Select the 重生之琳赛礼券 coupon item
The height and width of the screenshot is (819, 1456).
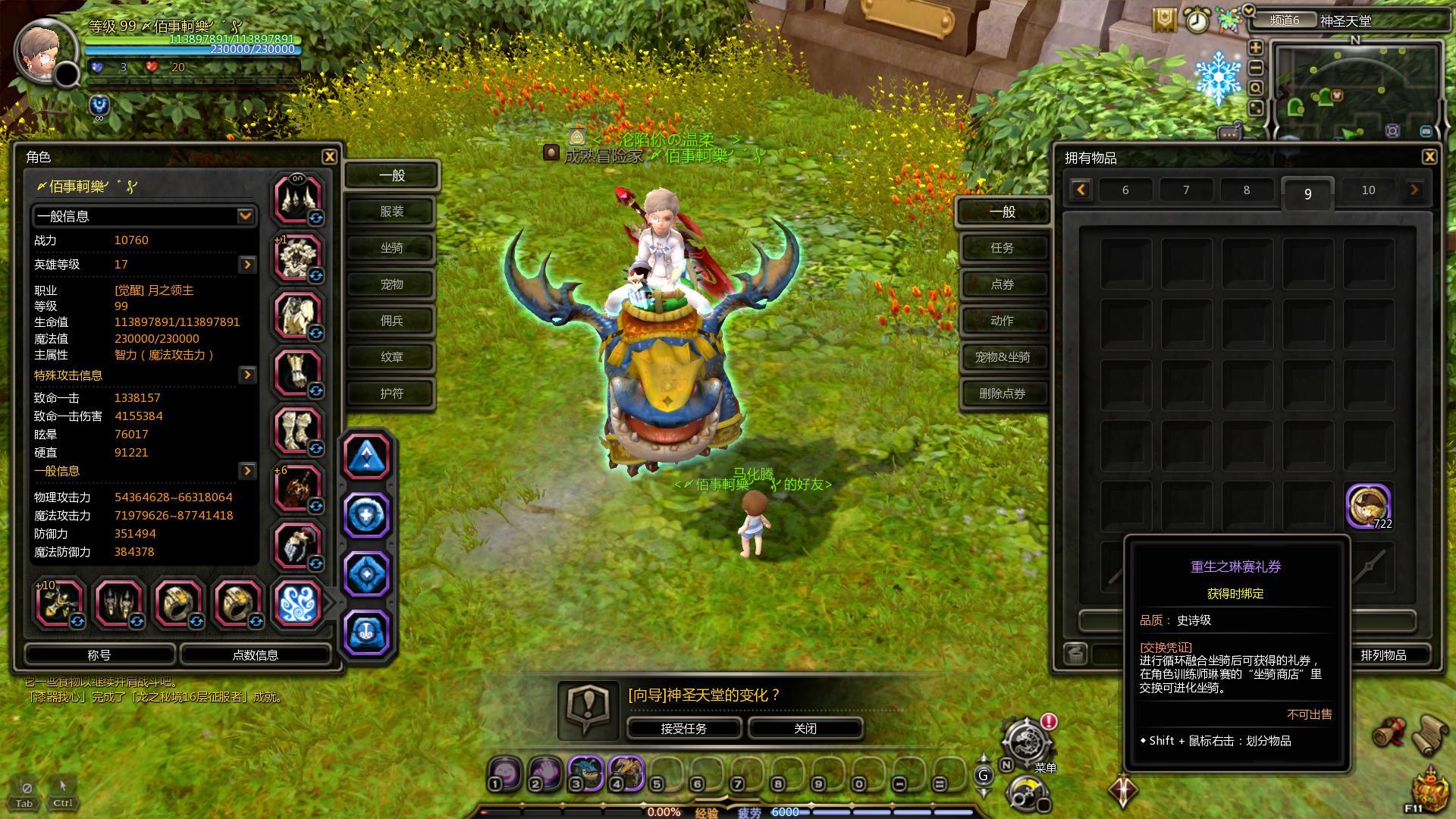[1367, 505]
